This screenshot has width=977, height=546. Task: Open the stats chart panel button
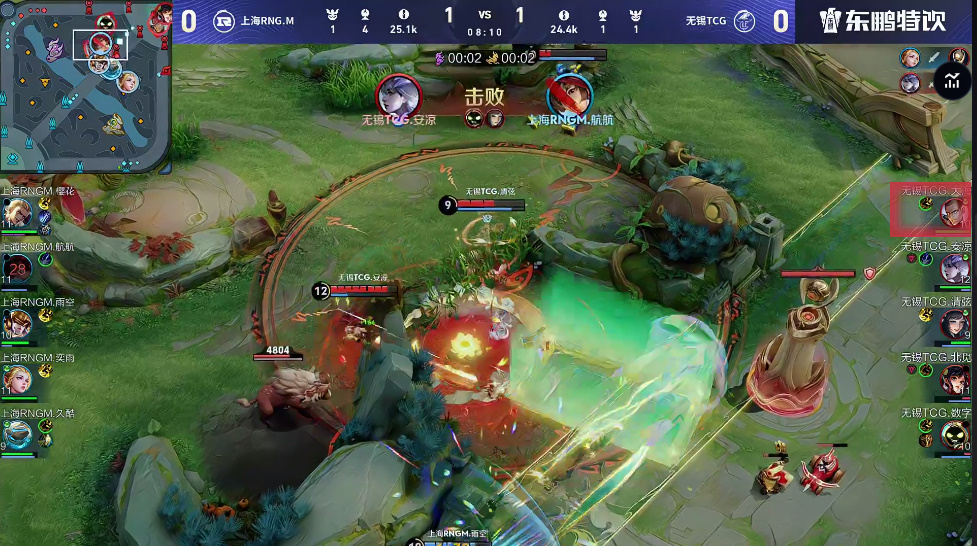click(x=948, y=82)
